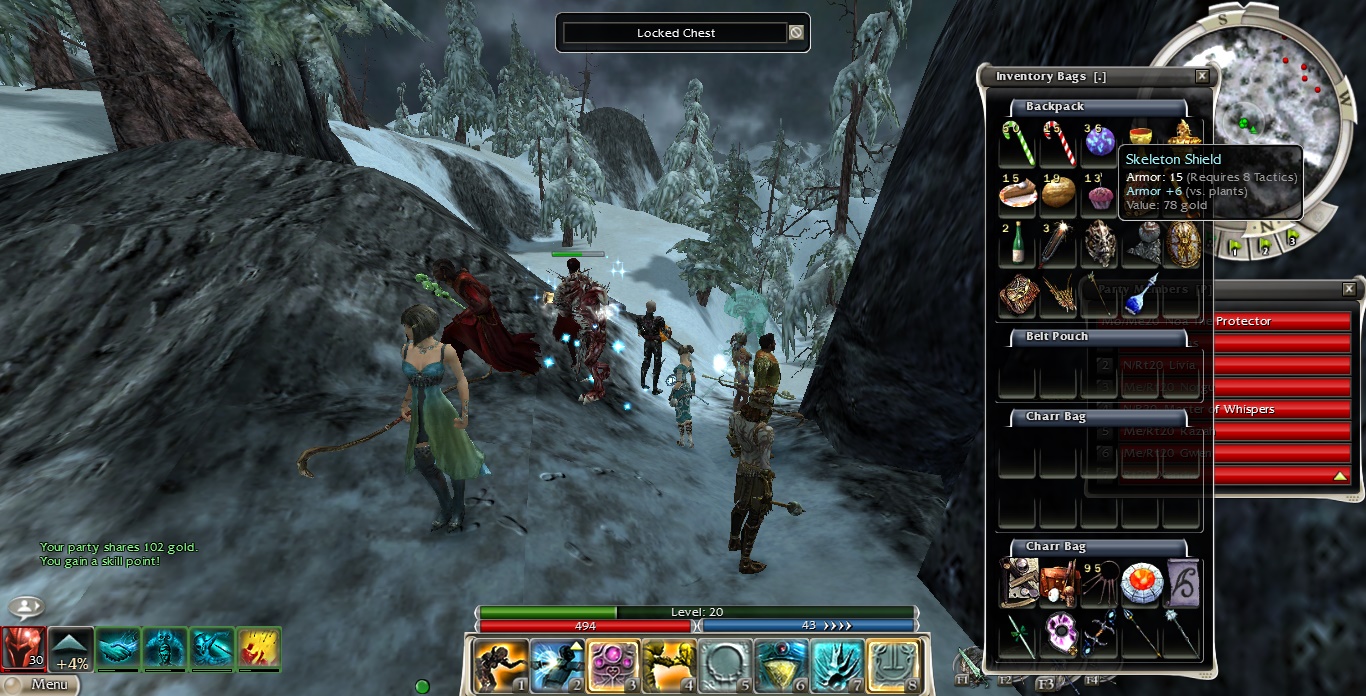Select the lockpicks stack in Charr Bag

1100,585
